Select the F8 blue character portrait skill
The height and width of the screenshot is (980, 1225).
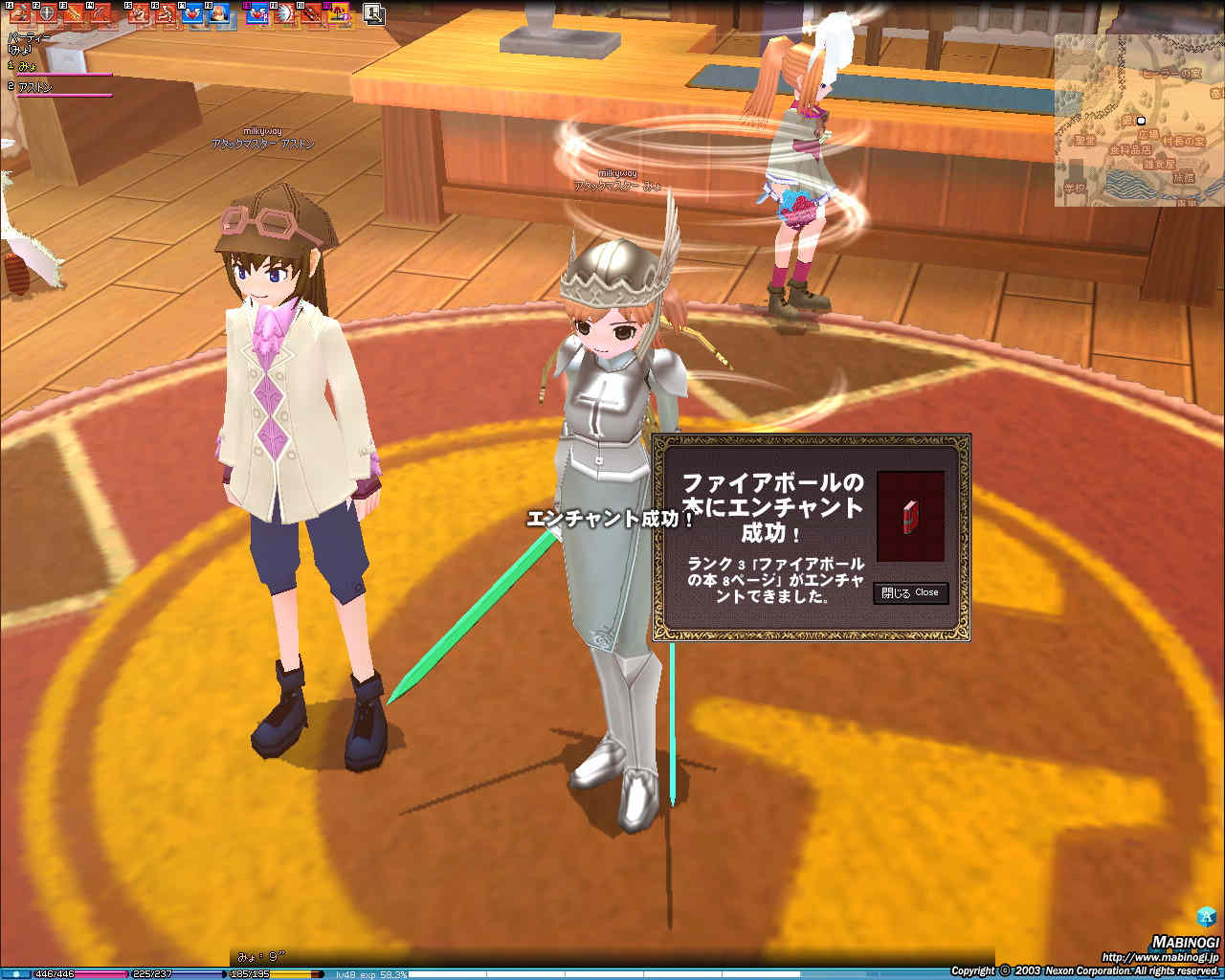(x=218, y=13)
